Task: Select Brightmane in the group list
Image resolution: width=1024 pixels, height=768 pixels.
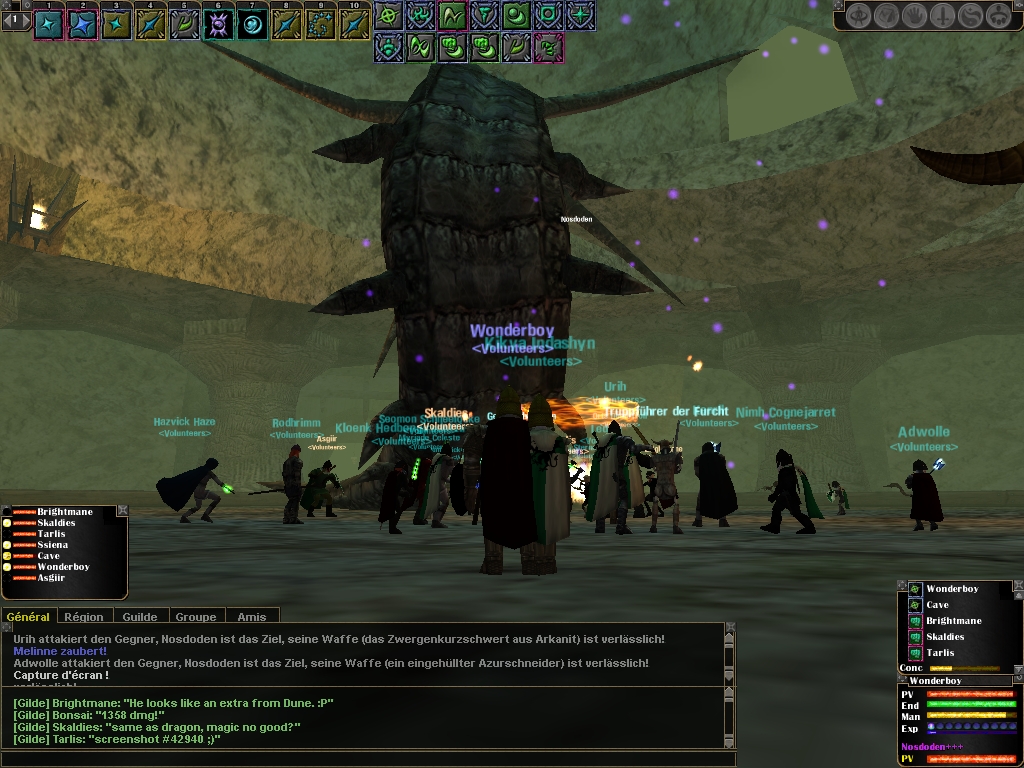Action: coord(65,512)
